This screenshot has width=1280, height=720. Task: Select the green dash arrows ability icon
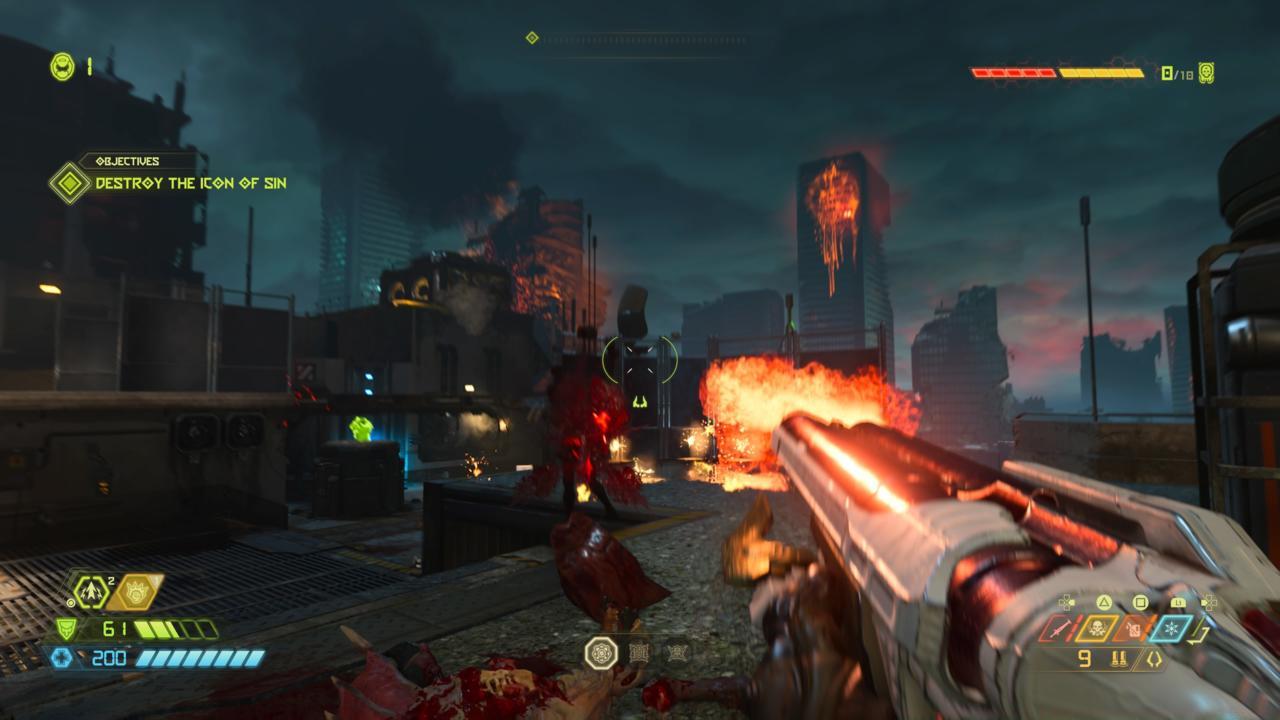pos(92,592)
